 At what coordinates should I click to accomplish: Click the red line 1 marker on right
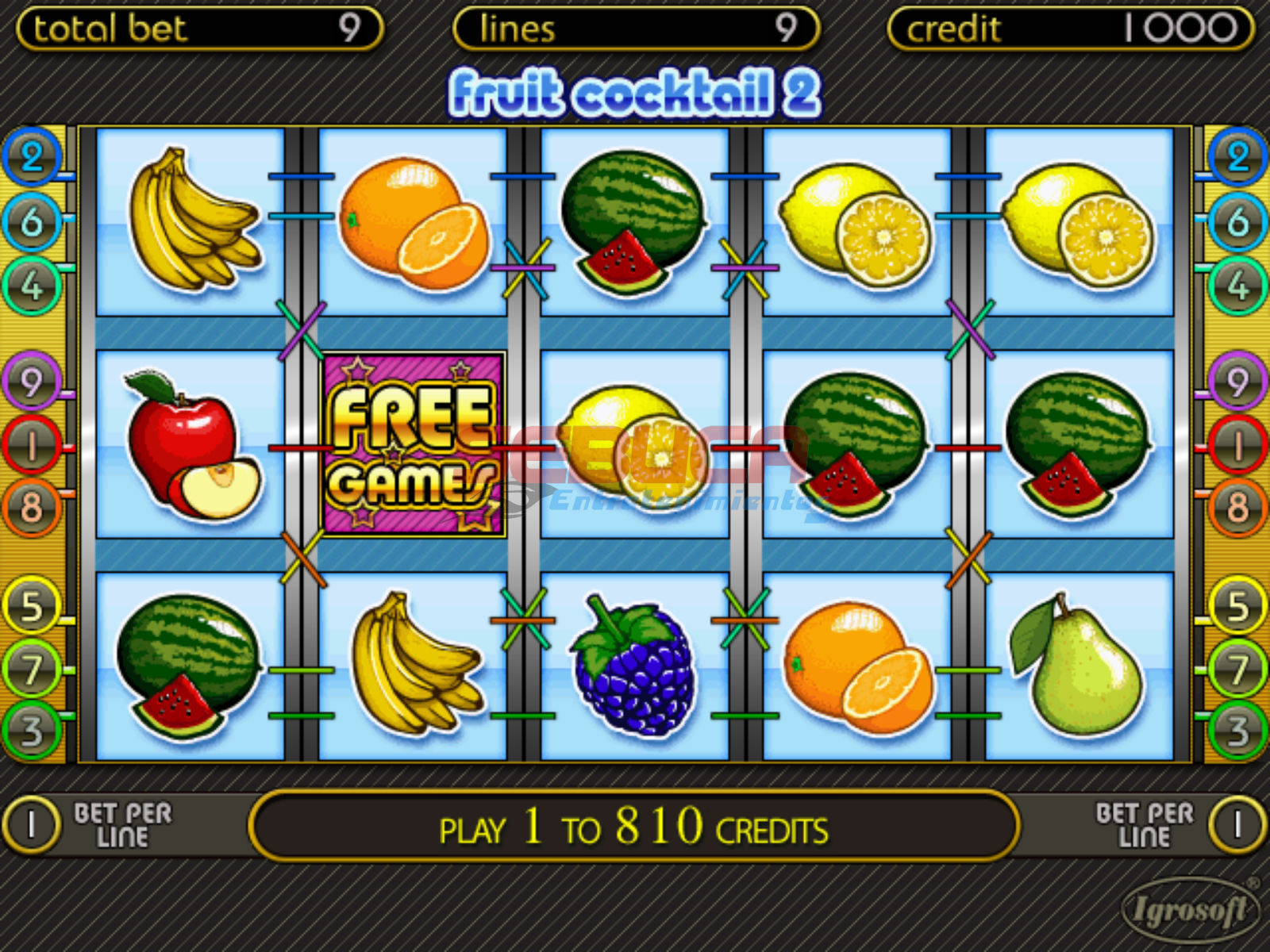(x=1237, y=445)
